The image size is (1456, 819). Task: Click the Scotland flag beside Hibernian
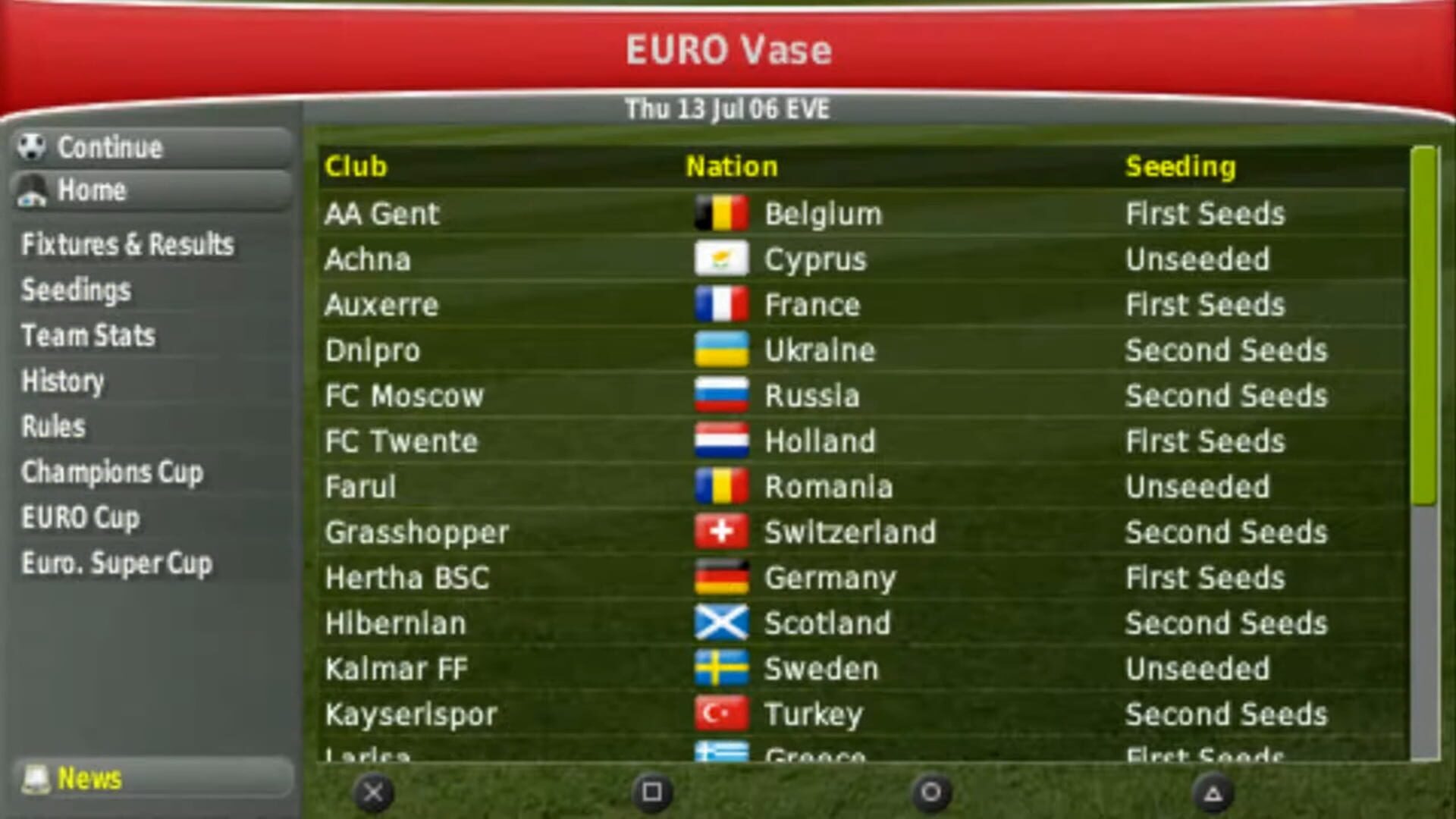[721, 623]
